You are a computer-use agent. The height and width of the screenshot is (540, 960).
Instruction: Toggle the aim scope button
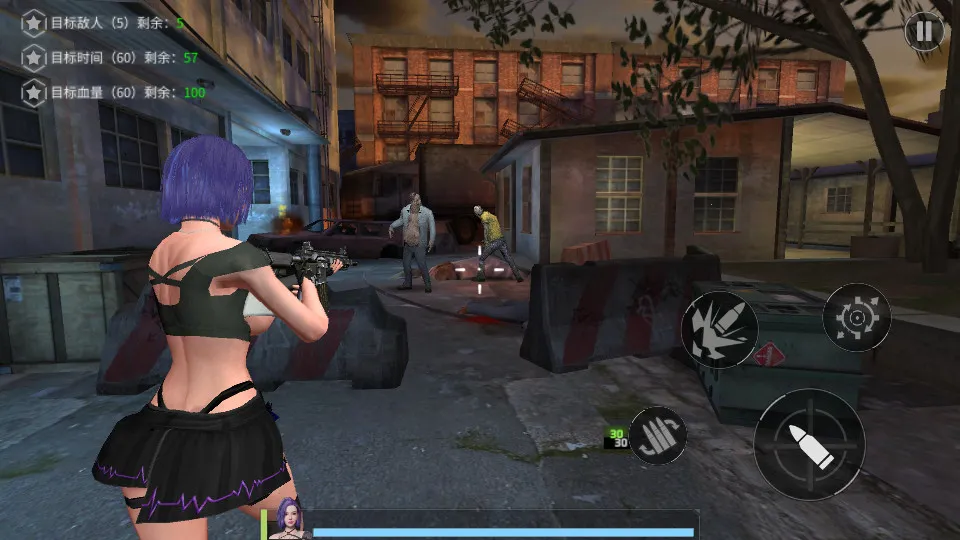point(856,317)
